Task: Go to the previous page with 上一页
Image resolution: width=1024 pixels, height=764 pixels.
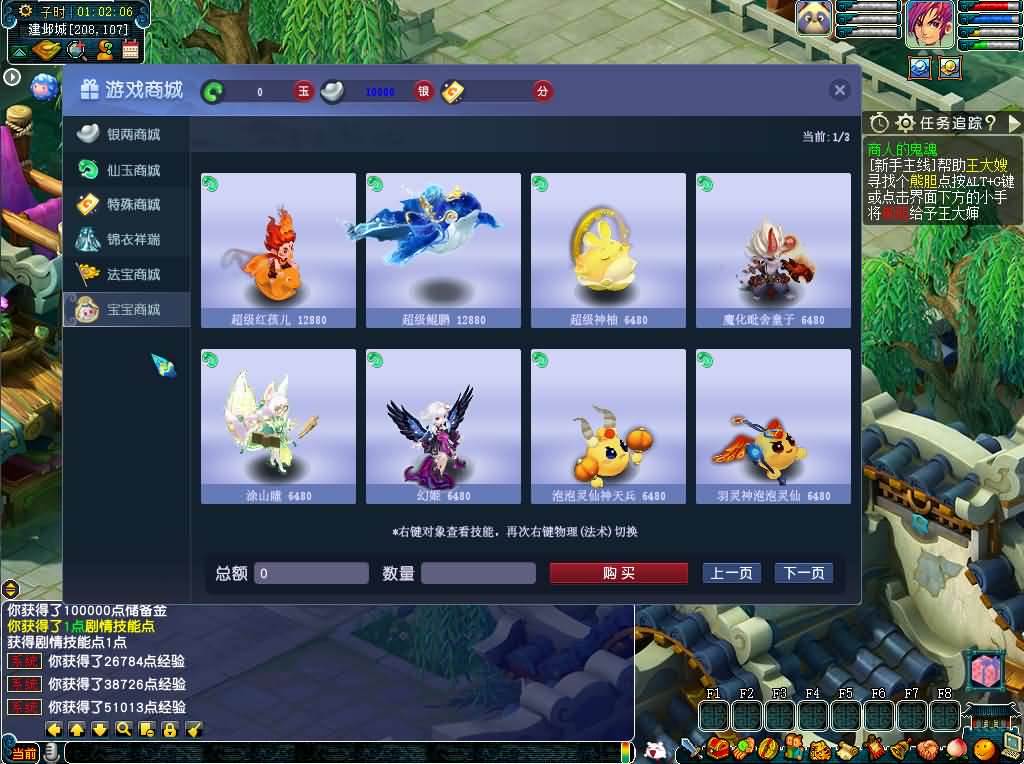Action: (732, 573)
